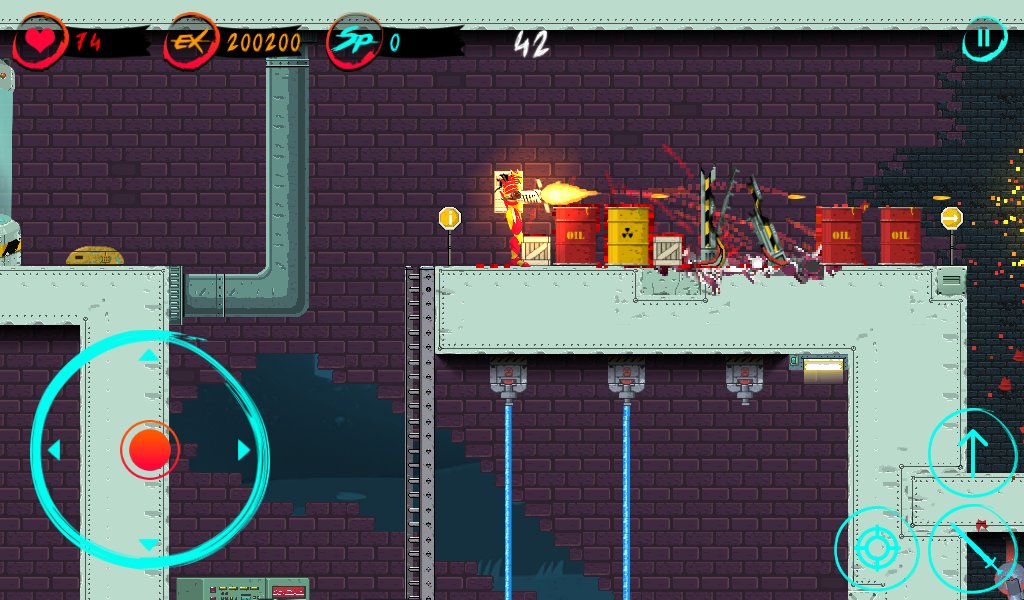Fire the gun using the crosshair button
This screenshot has height=600, width=1024.
tap(877, 548)
